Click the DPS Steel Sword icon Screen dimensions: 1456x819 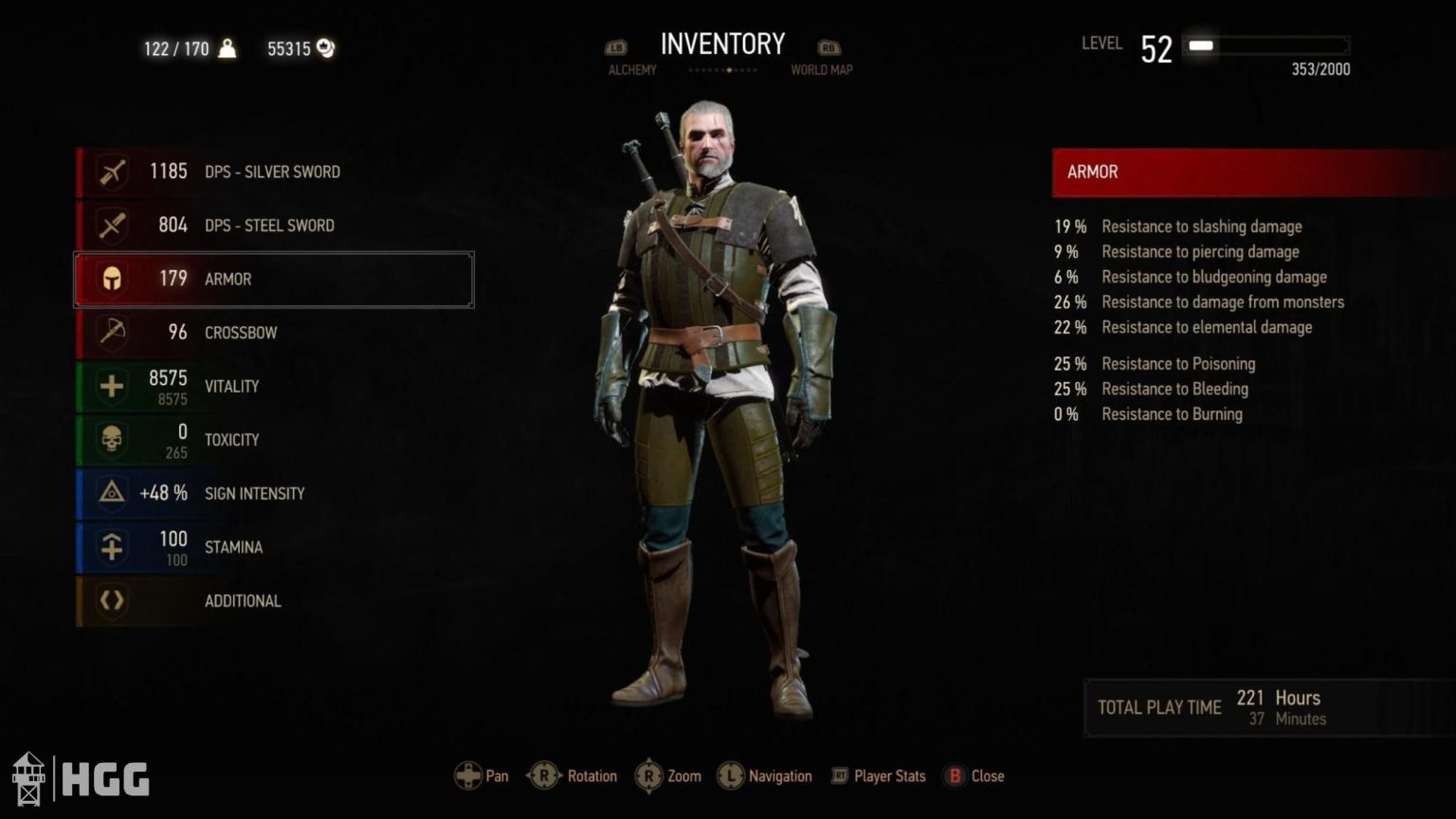(x=111, y=226)
